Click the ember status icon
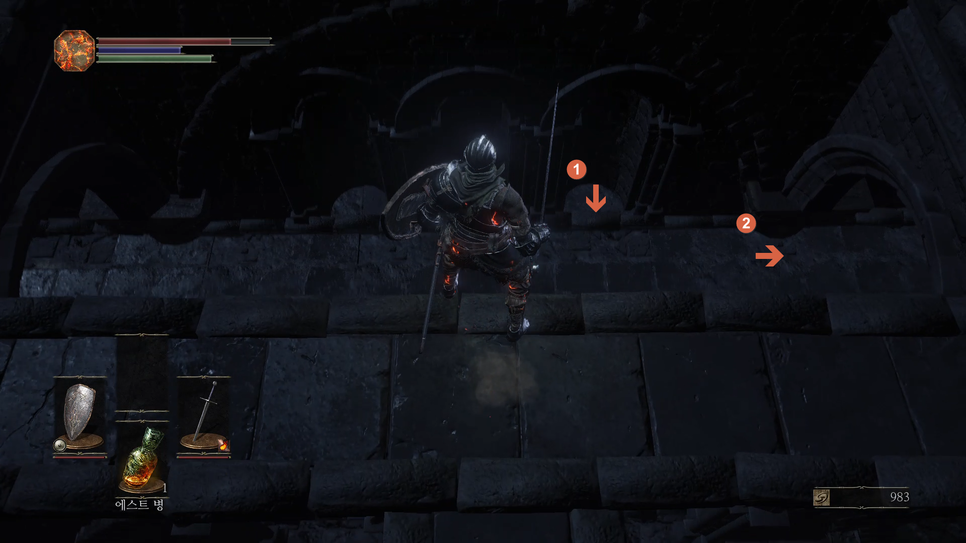Viewport: 966px width, 543px height. pyautogui.click(x=74, y=50)
